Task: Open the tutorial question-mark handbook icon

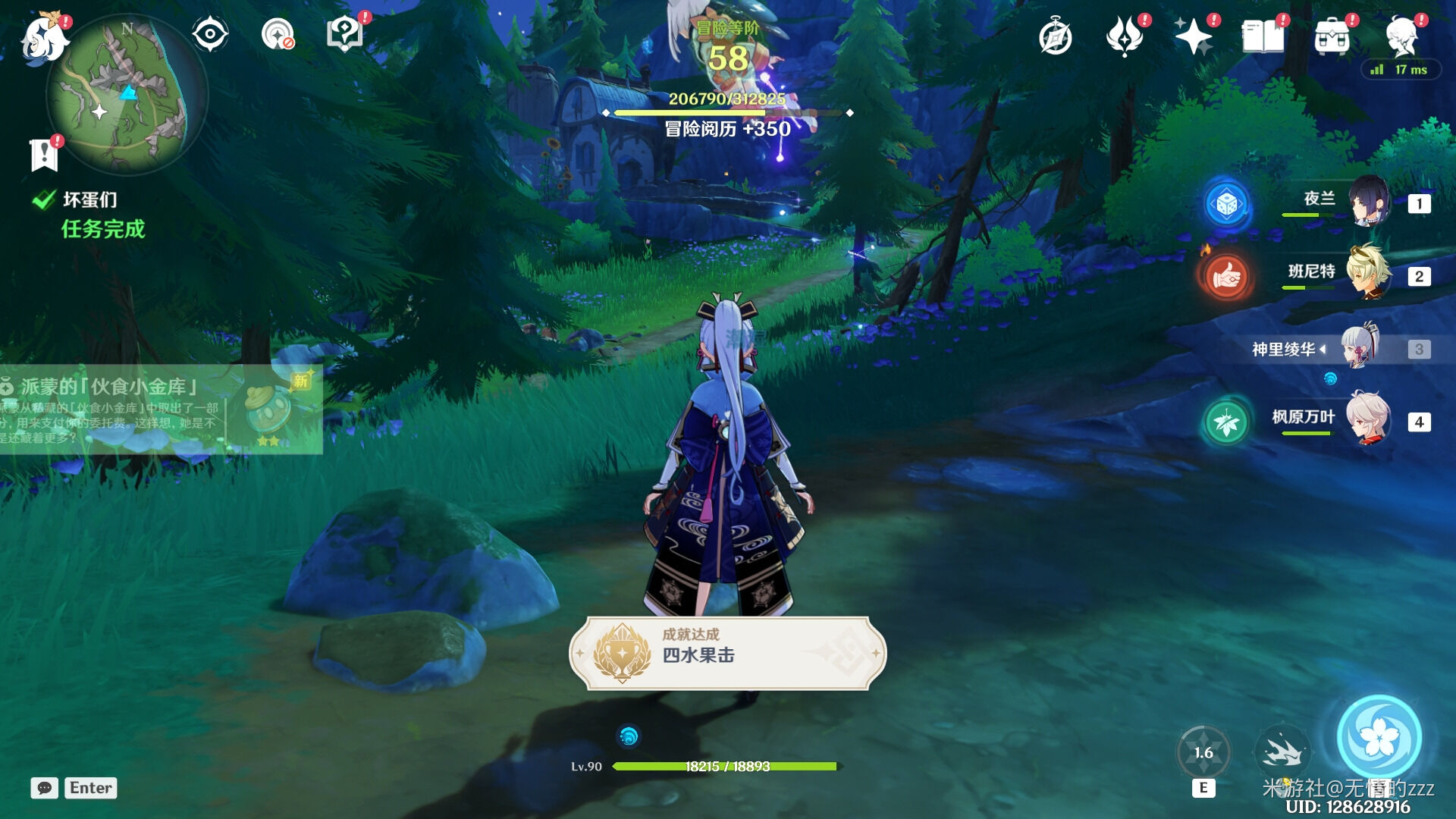Action: (x=345, y=33)
